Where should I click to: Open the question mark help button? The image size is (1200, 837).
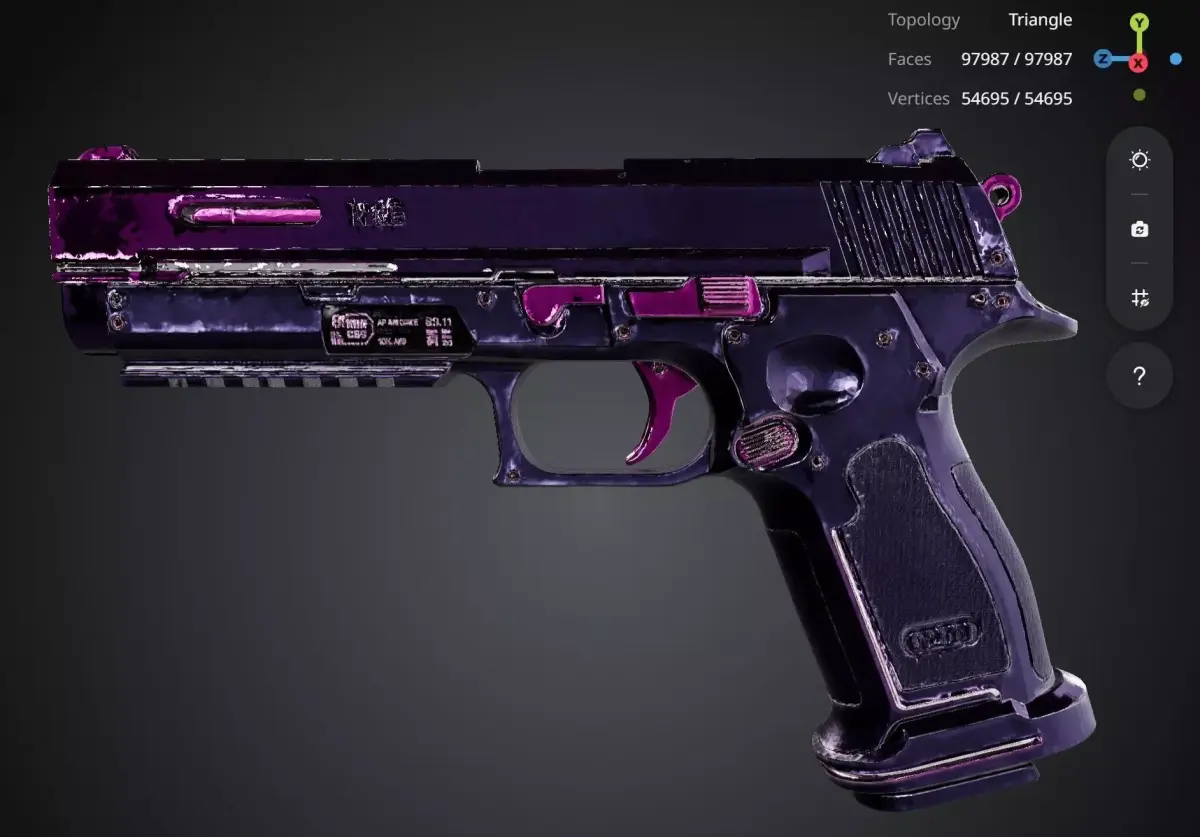pos(1139,376)
